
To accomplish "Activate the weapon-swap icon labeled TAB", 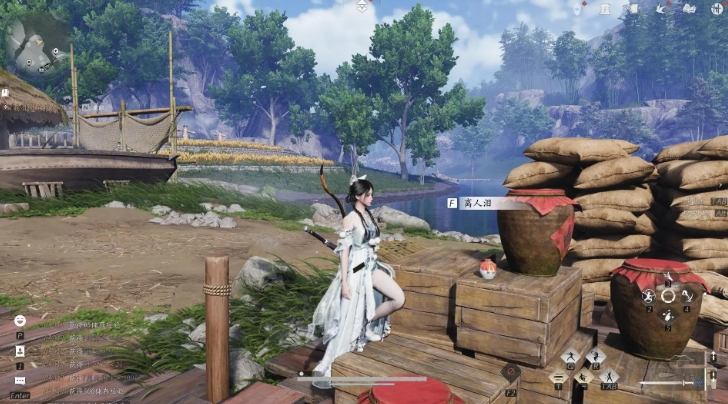I will pyautogui.click(x=608, y=377).
